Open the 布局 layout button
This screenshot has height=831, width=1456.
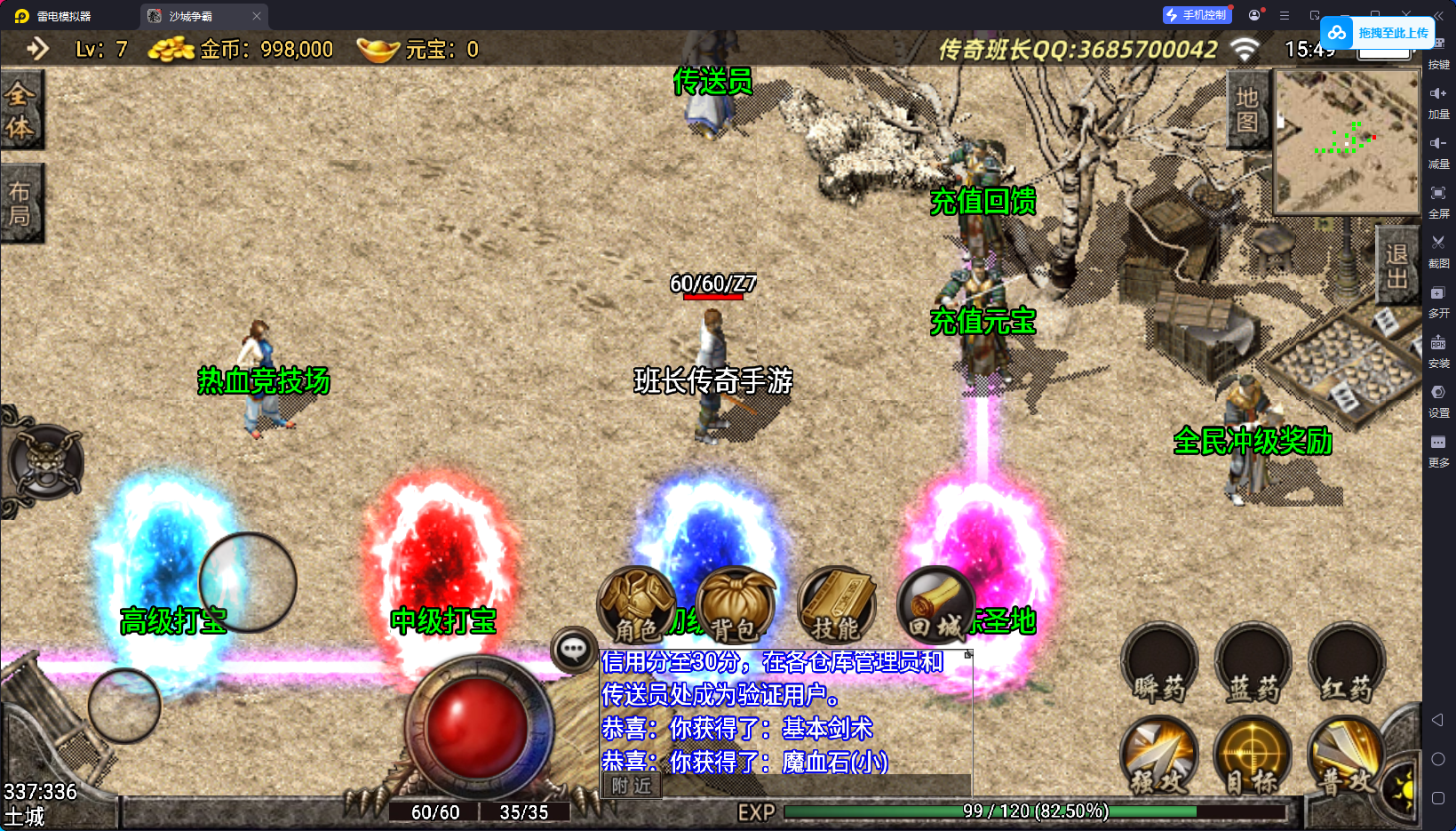click(20, 204)
